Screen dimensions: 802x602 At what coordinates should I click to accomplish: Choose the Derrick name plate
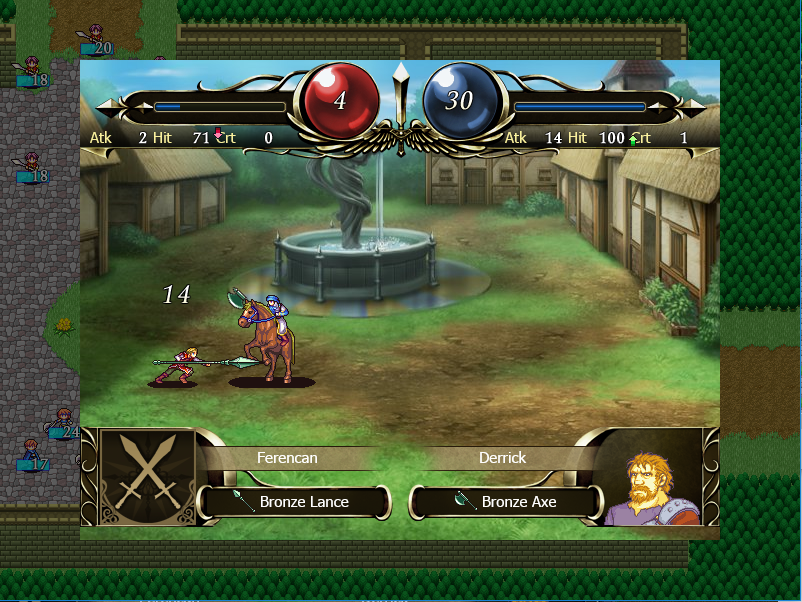point(502,458)
